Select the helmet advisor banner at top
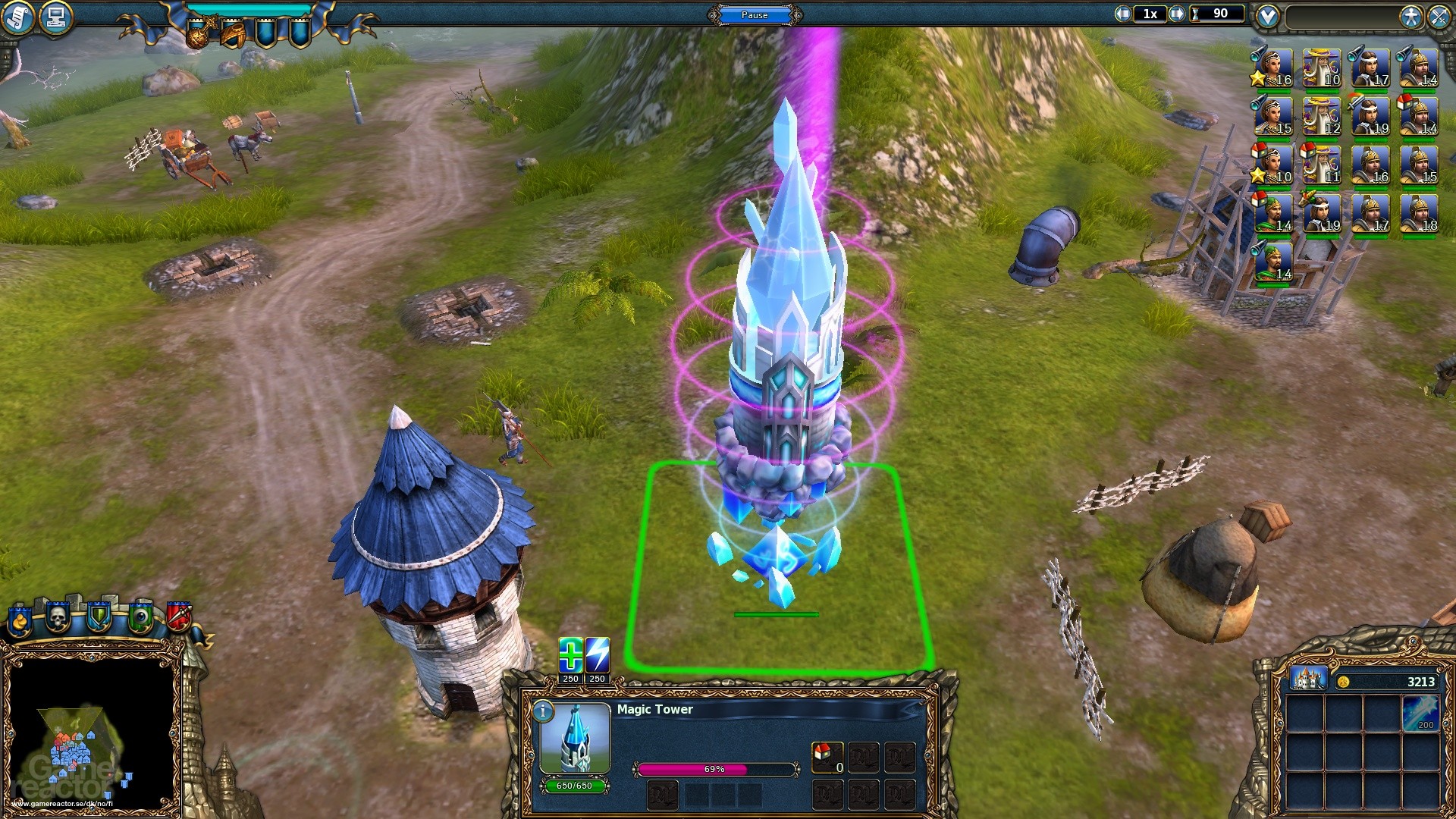 (x=233, y=35)
